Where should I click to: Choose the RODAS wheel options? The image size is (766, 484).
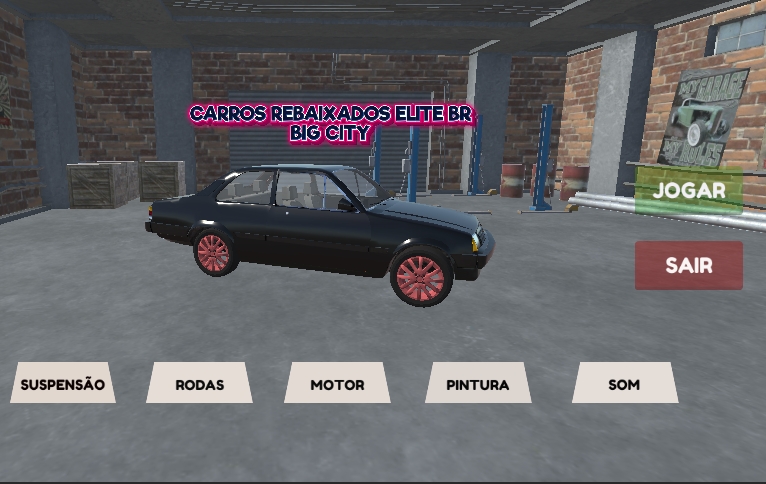coord(199,384)
